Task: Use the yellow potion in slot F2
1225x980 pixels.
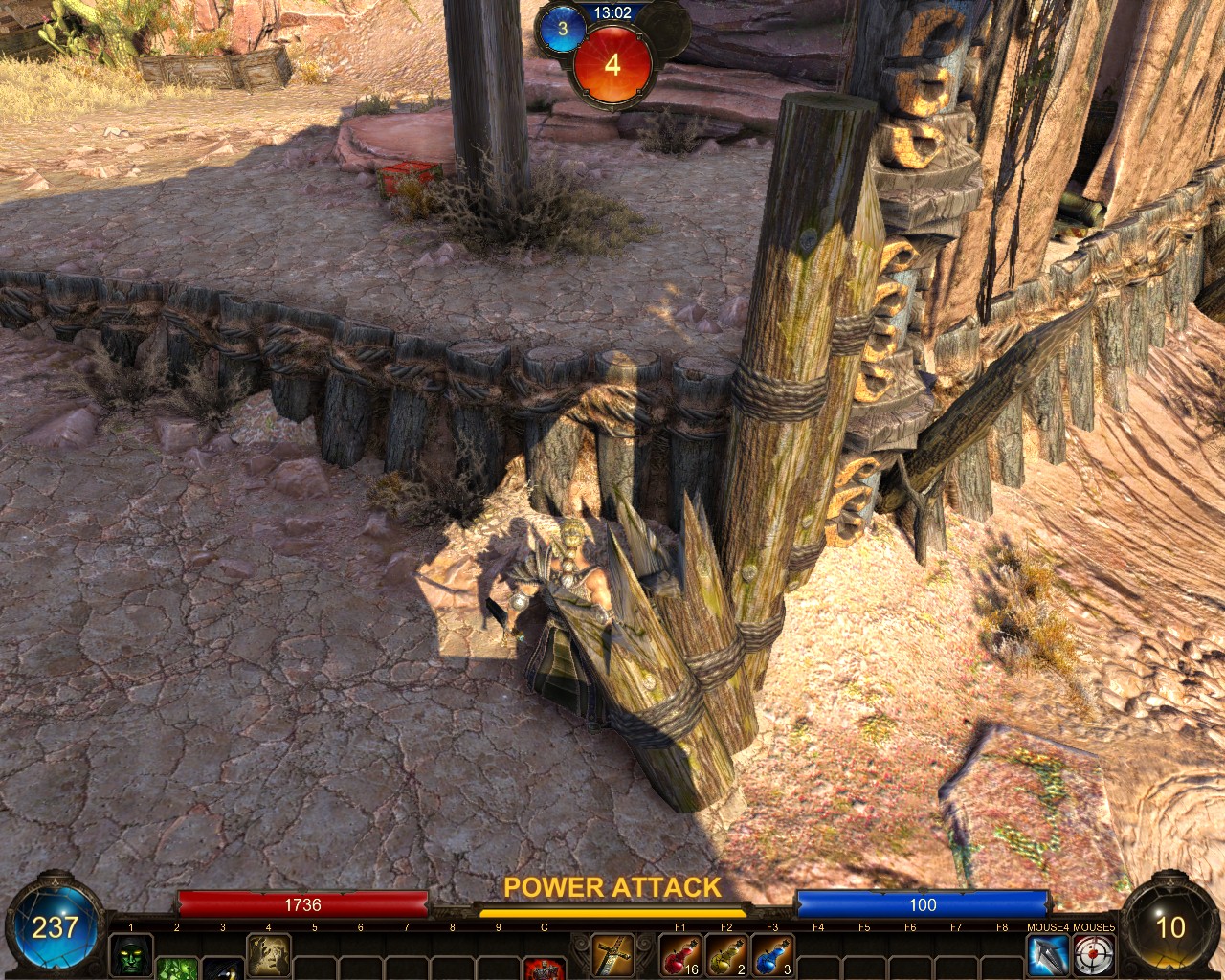Action: [726, 955]
